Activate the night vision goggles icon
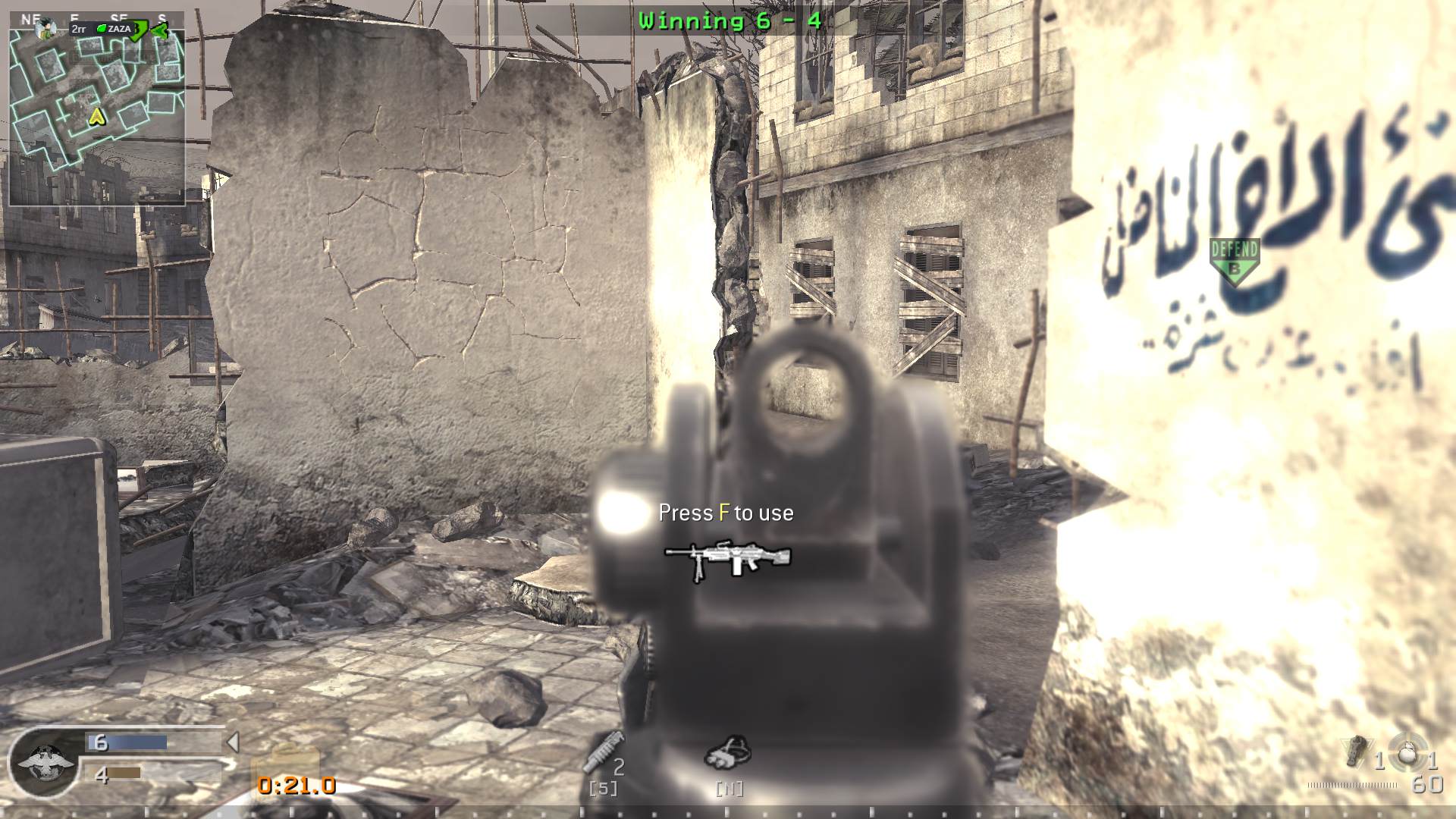This screenshot has height=819, width=1456. (x=728, y=752)
